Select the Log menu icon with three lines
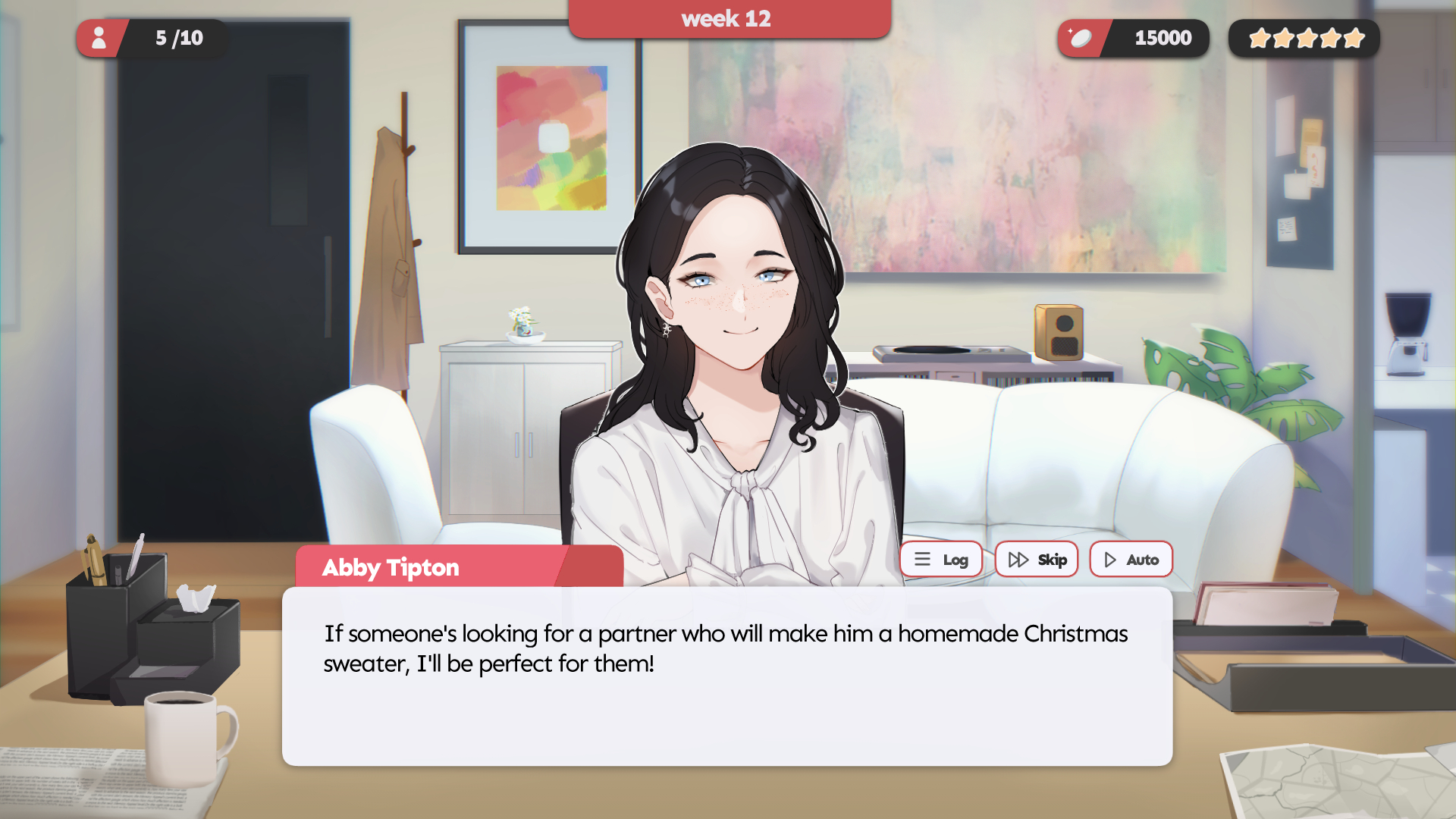This screenshot has height=819, width=1456. pyautogui.click(x=922, y=559)
